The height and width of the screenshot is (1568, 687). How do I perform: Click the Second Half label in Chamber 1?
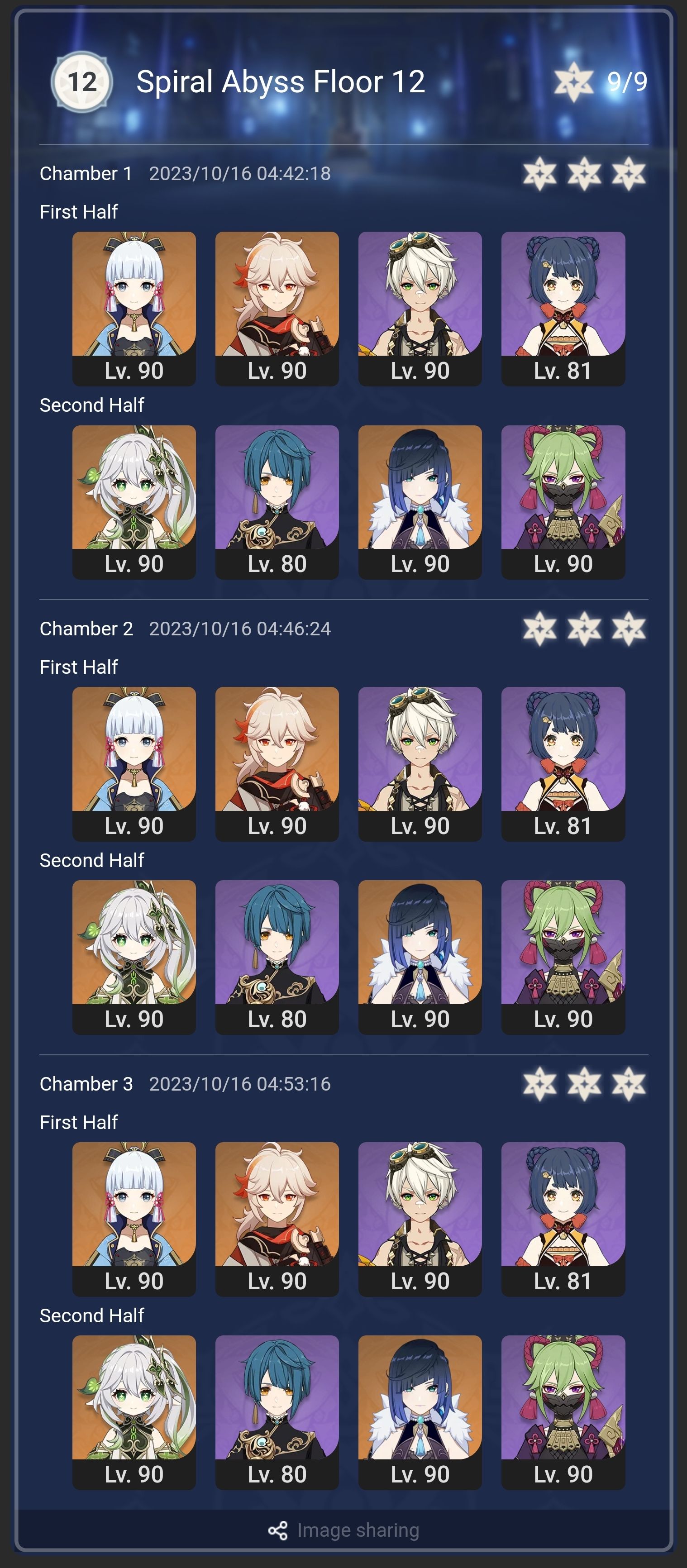coord(91,405)
